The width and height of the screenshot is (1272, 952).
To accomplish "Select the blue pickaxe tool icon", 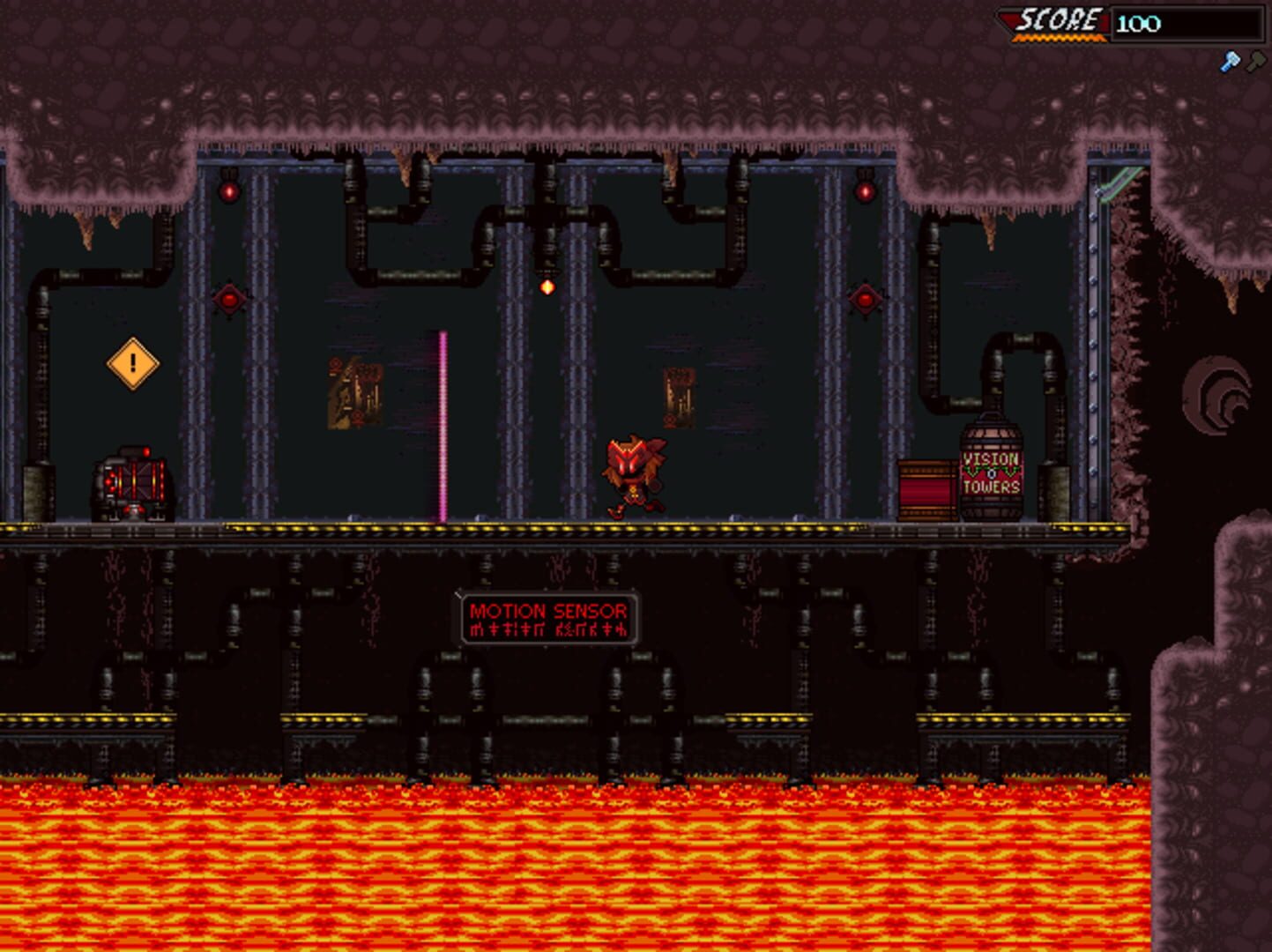I will 1231,60.
